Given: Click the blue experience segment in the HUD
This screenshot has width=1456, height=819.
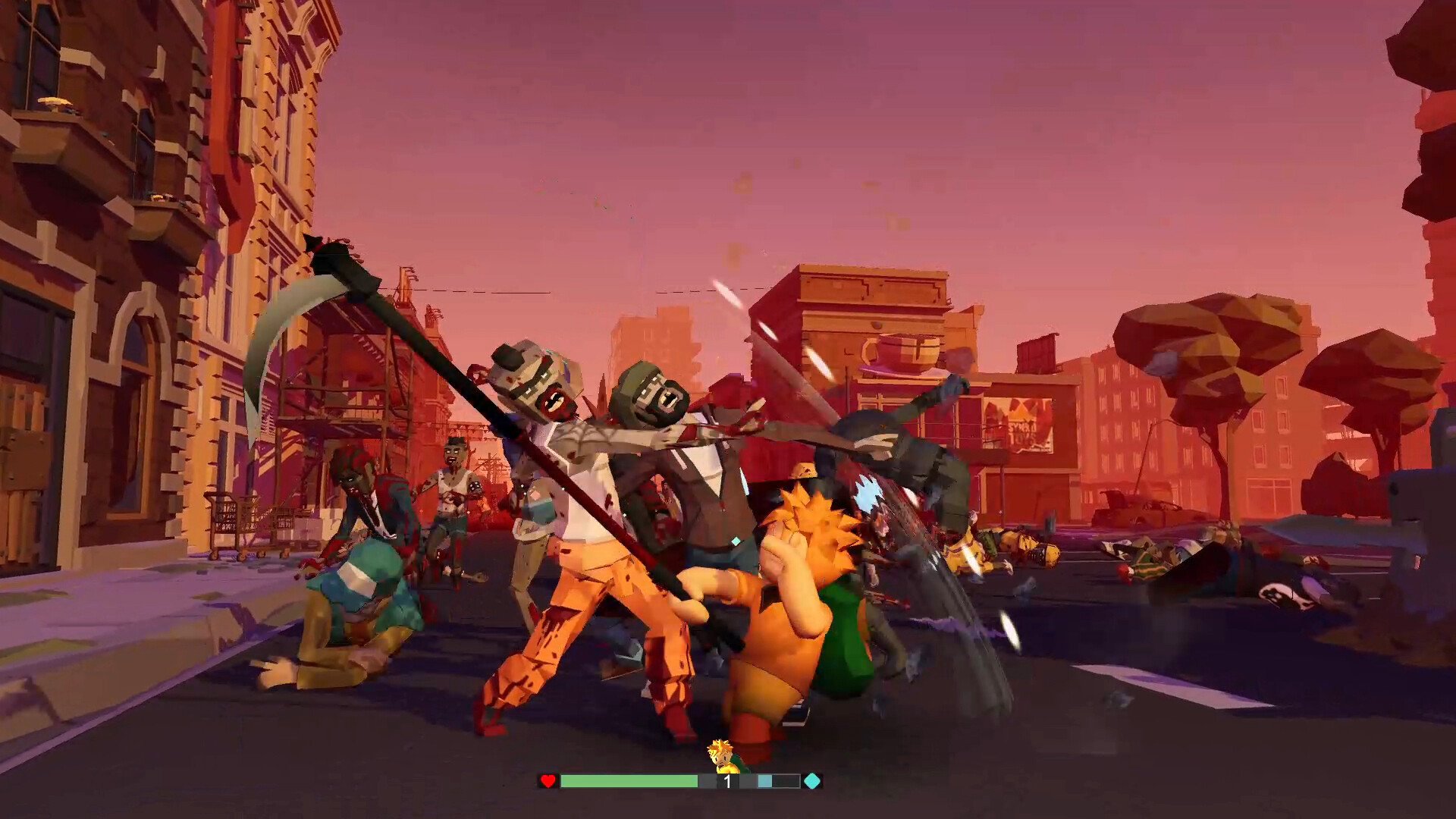Looking at the screenshot, I should tap(766, 781).
